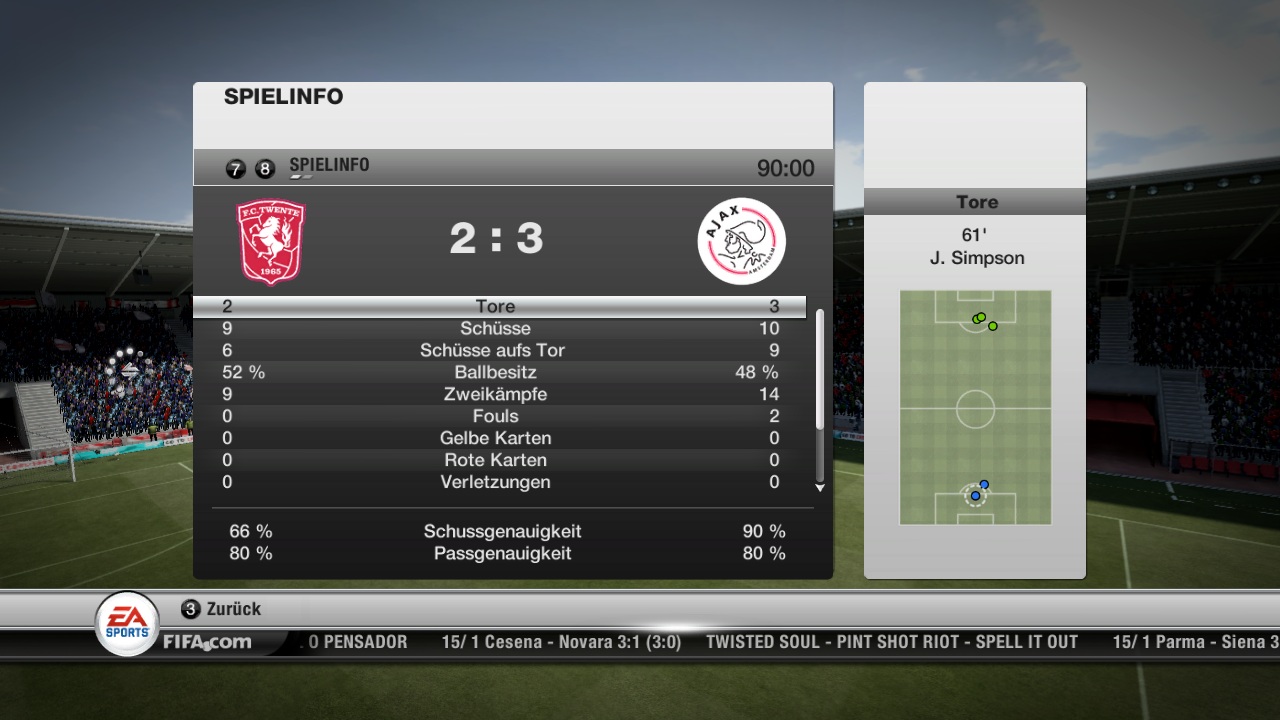Select the Tore statistics row
The width and height of the screenshot is (1280, 720).
[x=497, y=306]
